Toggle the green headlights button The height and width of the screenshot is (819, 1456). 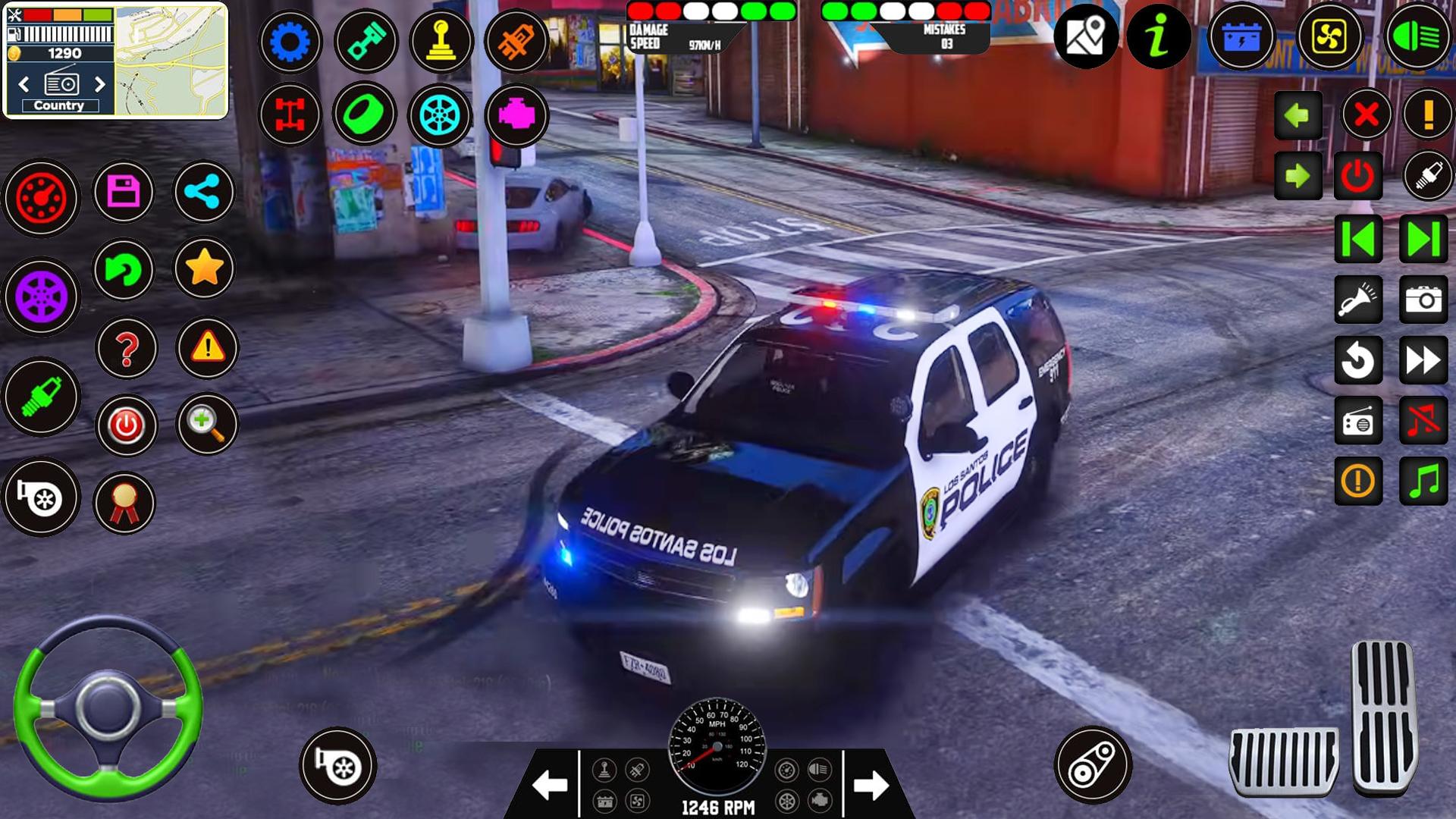tap(1417, 36)
